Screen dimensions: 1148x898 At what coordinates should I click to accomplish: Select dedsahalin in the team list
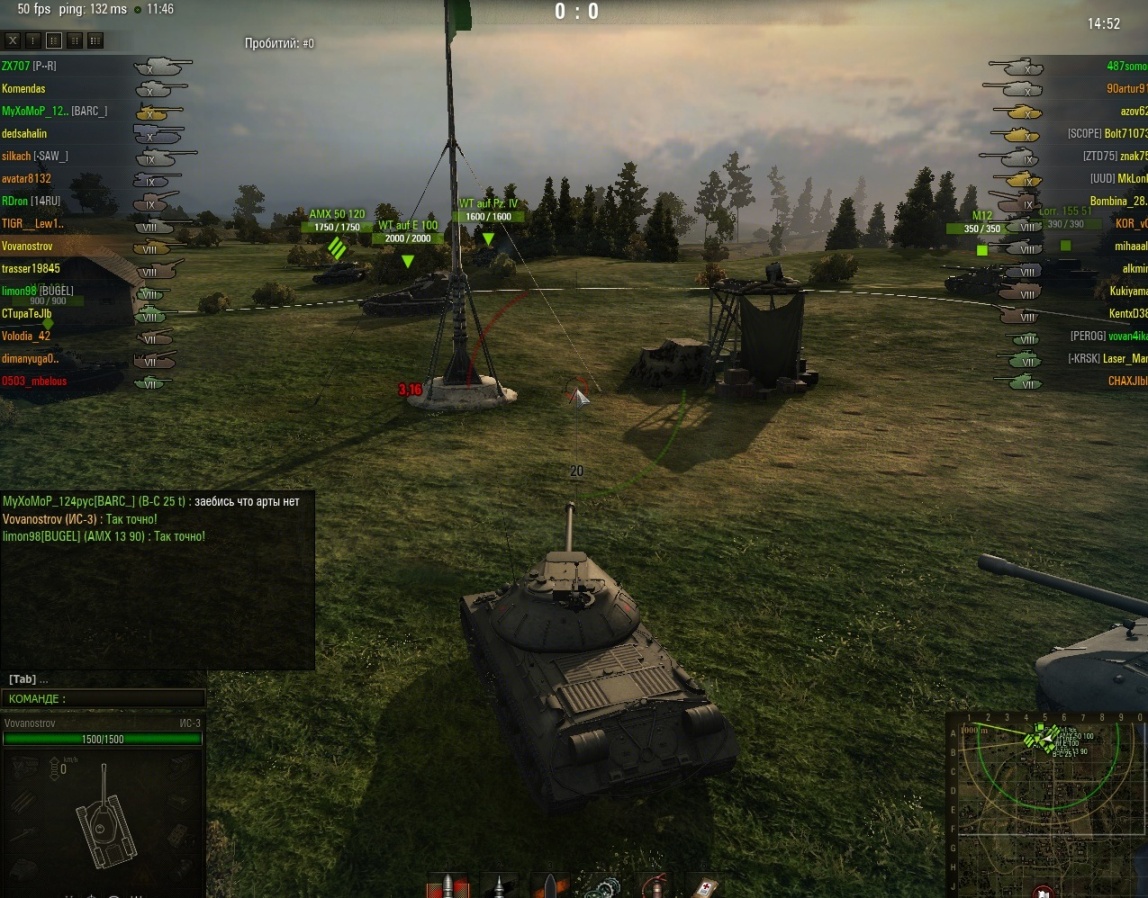[x=24, y=134]
